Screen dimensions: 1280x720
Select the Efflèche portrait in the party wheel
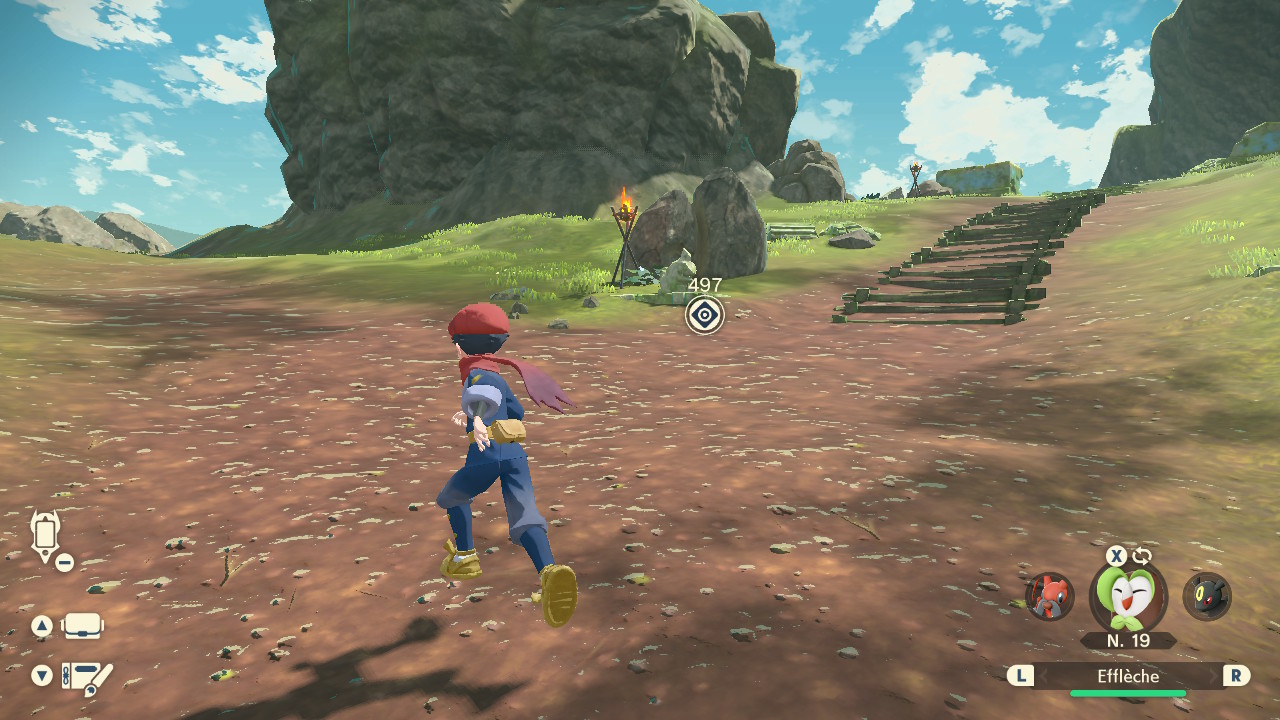click(1127, 597)
